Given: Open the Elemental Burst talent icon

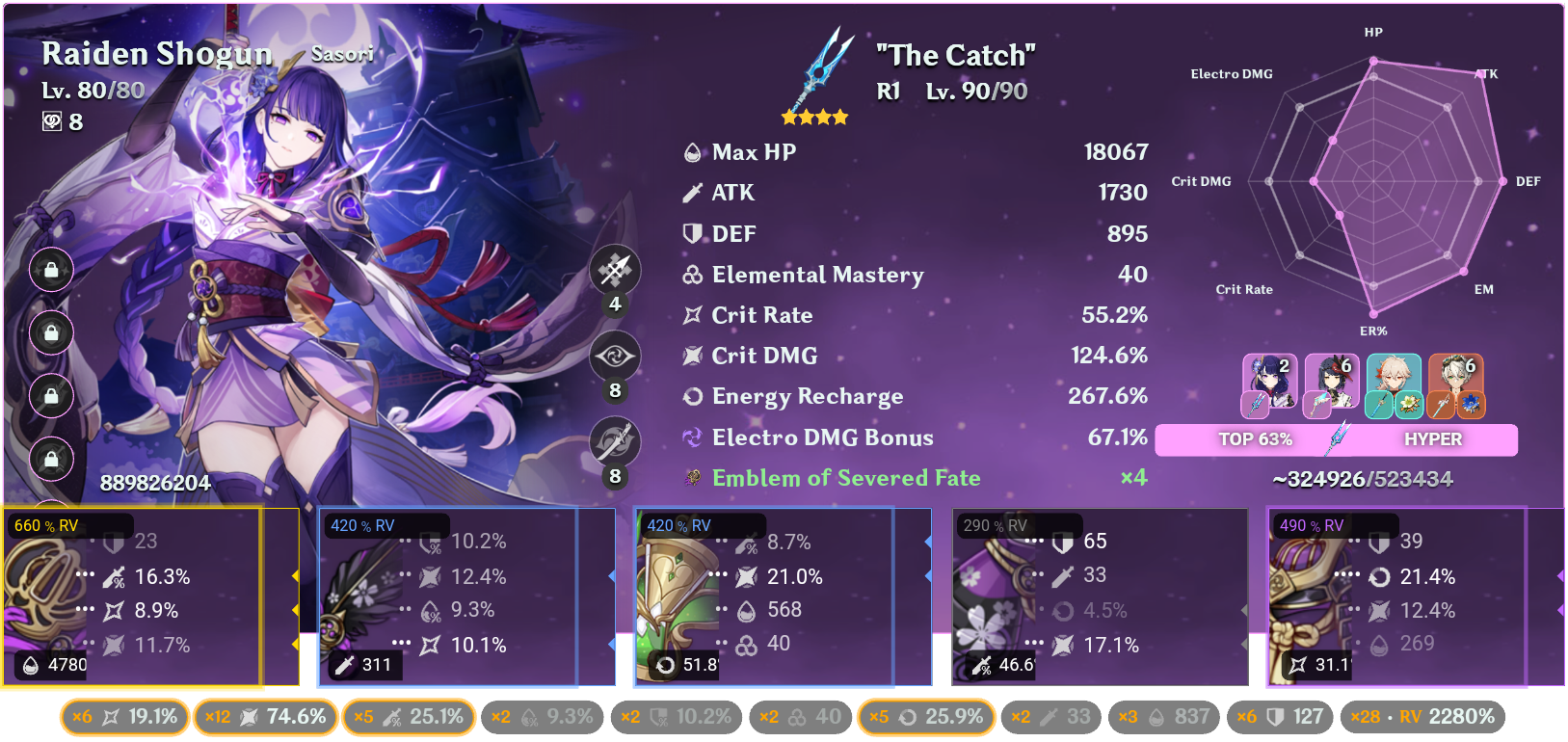Looking at the screenshot, I should pyautogui.click(x=614, y=441).
